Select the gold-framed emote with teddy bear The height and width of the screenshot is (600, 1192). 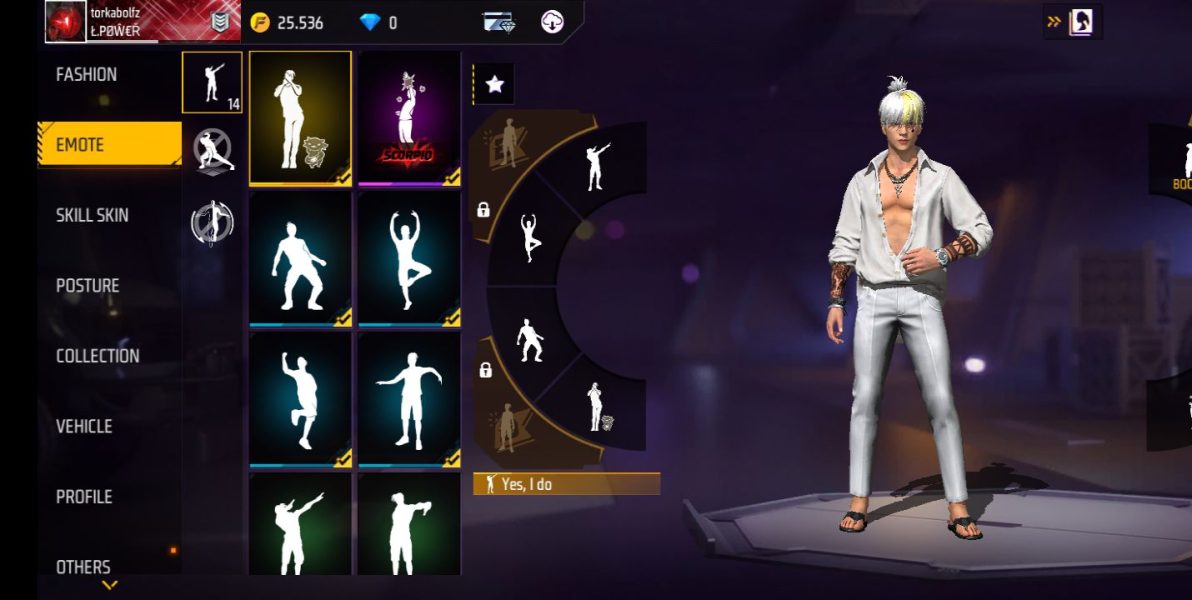[x=300, y=118]
